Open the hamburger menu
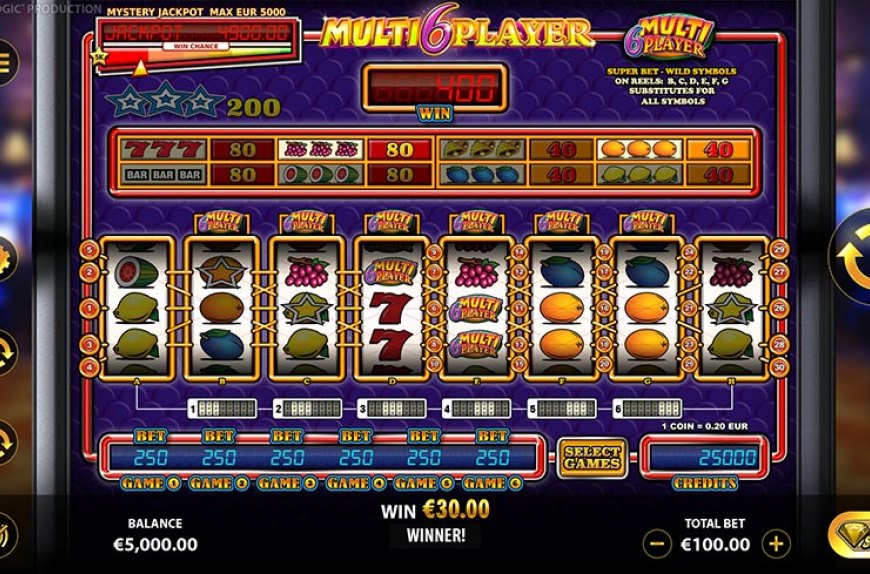Screen dimensions: 870x574 [x=5, y=62]
